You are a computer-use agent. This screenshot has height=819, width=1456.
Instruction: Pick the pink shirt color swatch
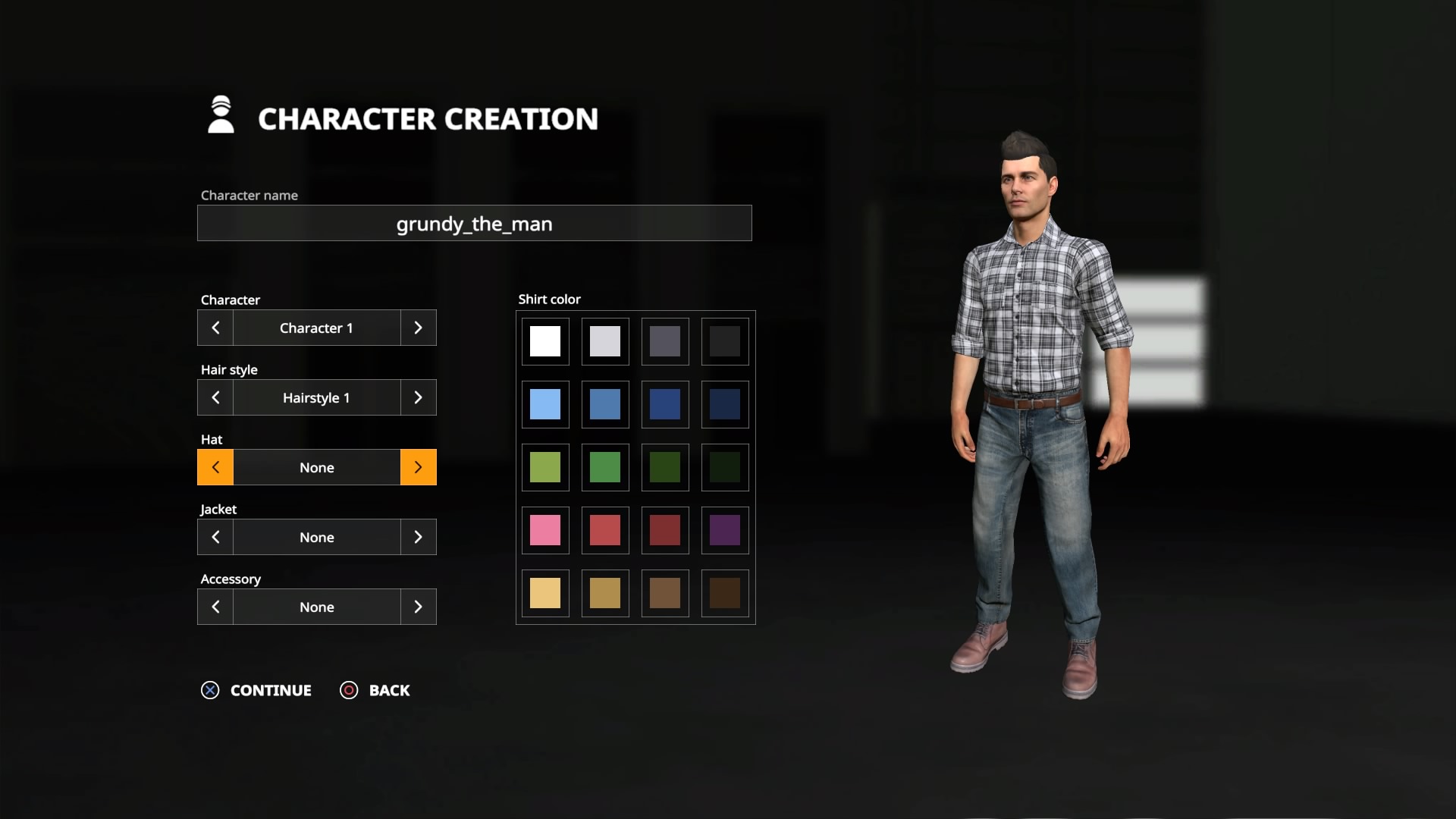point(545,530)
